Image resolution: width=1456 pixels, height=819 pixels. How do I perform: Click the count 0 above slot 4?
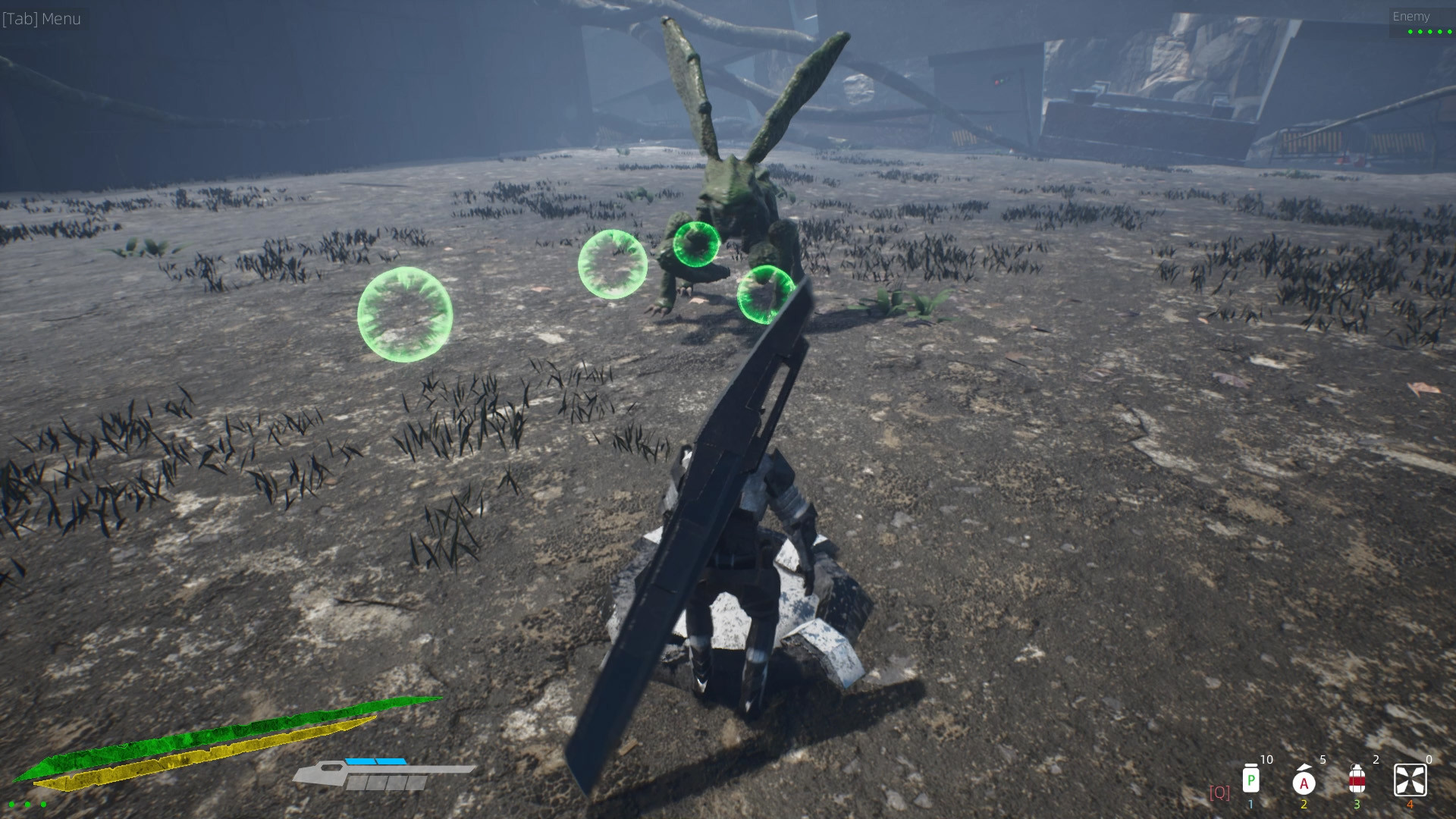point(1429,758)
